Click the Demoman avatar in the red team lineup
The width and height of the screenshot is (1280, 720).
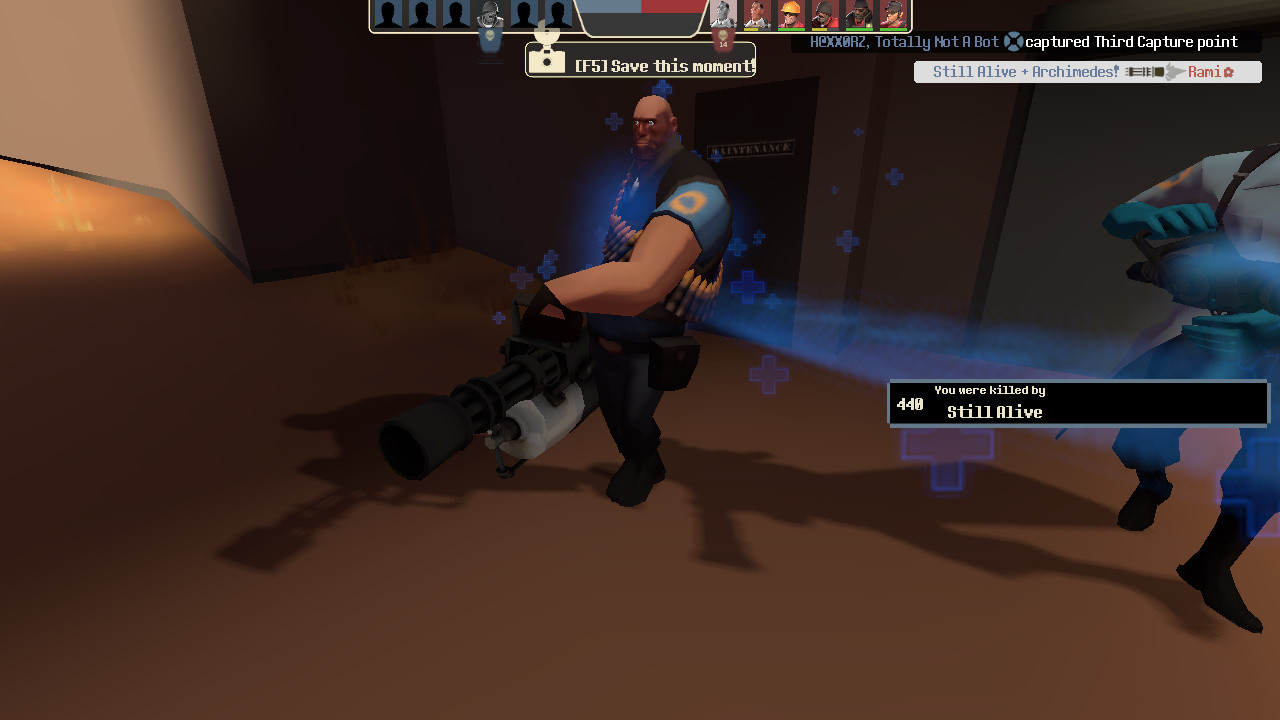click(x=858, y=15)
